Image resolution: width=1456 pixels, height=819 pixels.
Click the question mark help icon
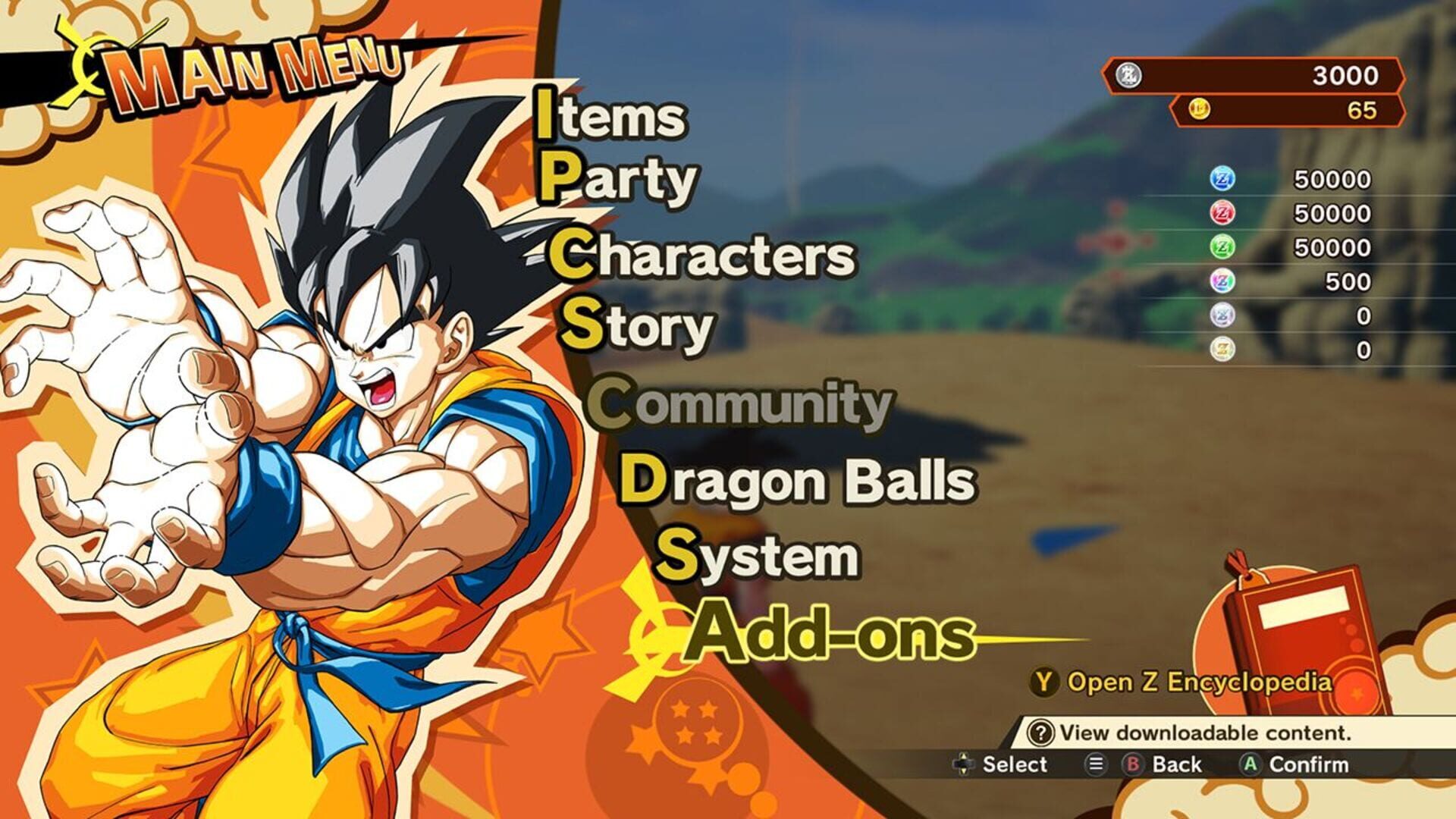1041,733
